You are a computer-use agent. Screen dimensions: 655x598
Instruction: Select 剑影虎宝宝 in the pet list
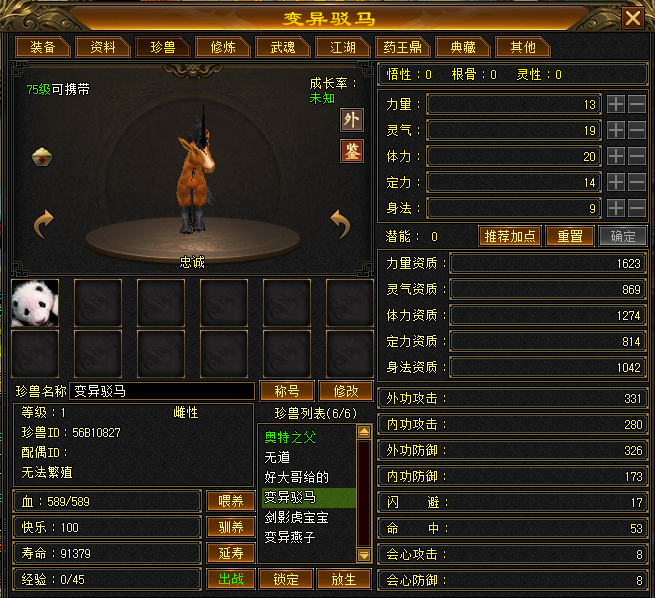tap(297, 518)
